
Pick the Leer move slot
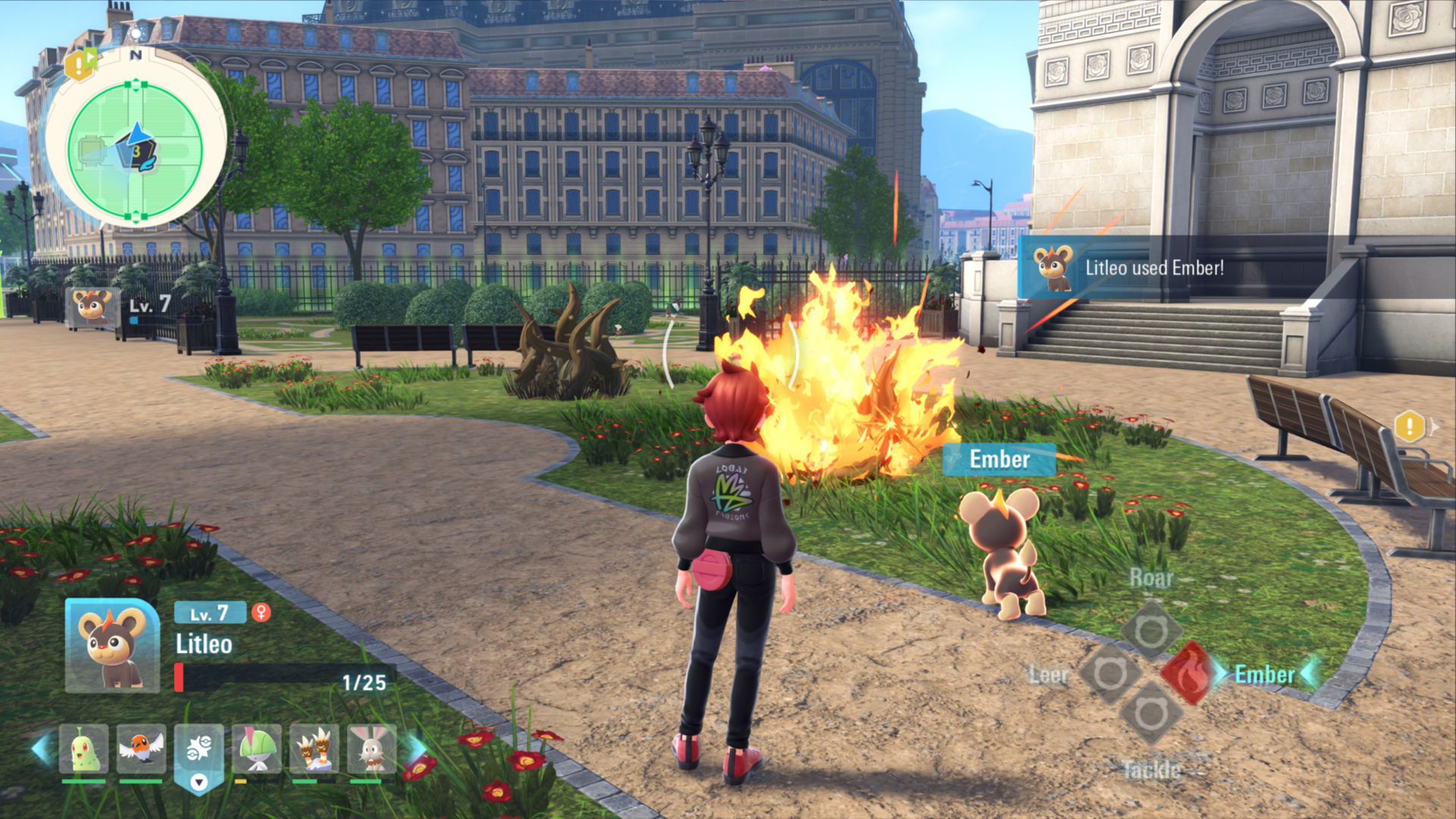pyautogui.click(x=1109, y=673)
